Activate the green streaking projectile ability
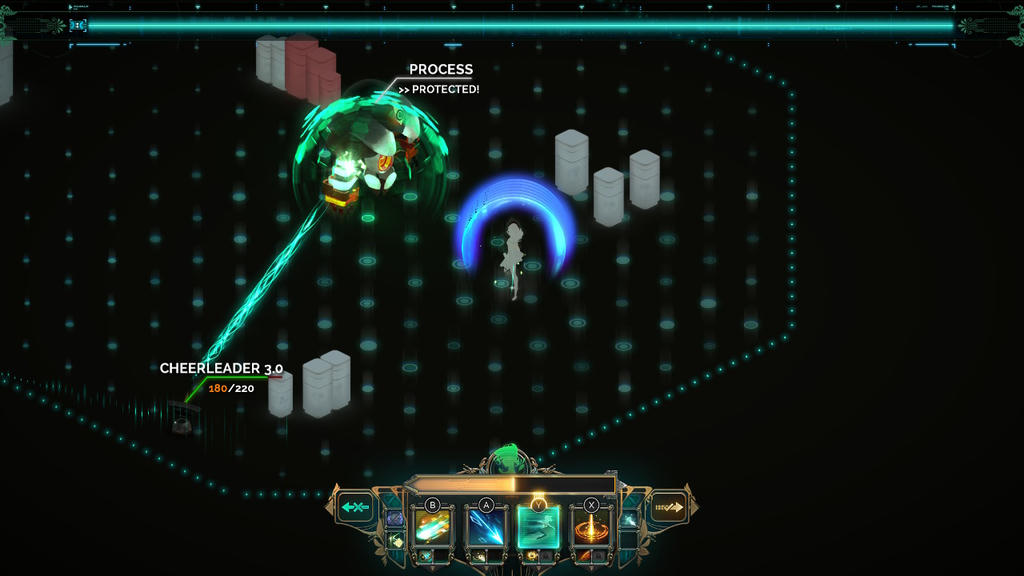The width and height of the screenshot is (1024, 576). [x=433, y=526]
